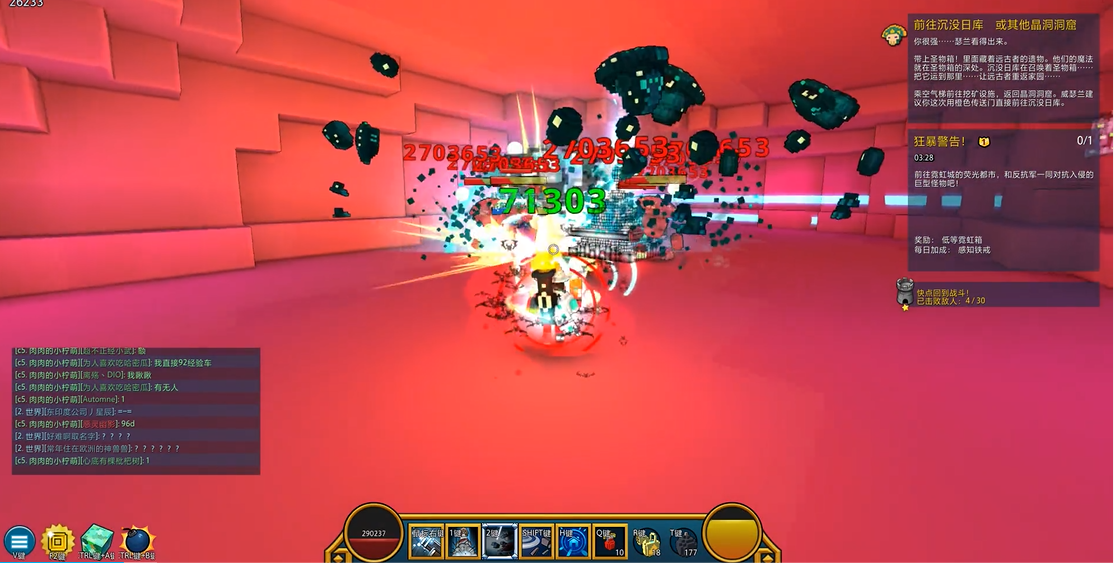Activate the SHIFT-key ability slot
This screenshot has height=563, width=1114.
click(x=537, y=541)
